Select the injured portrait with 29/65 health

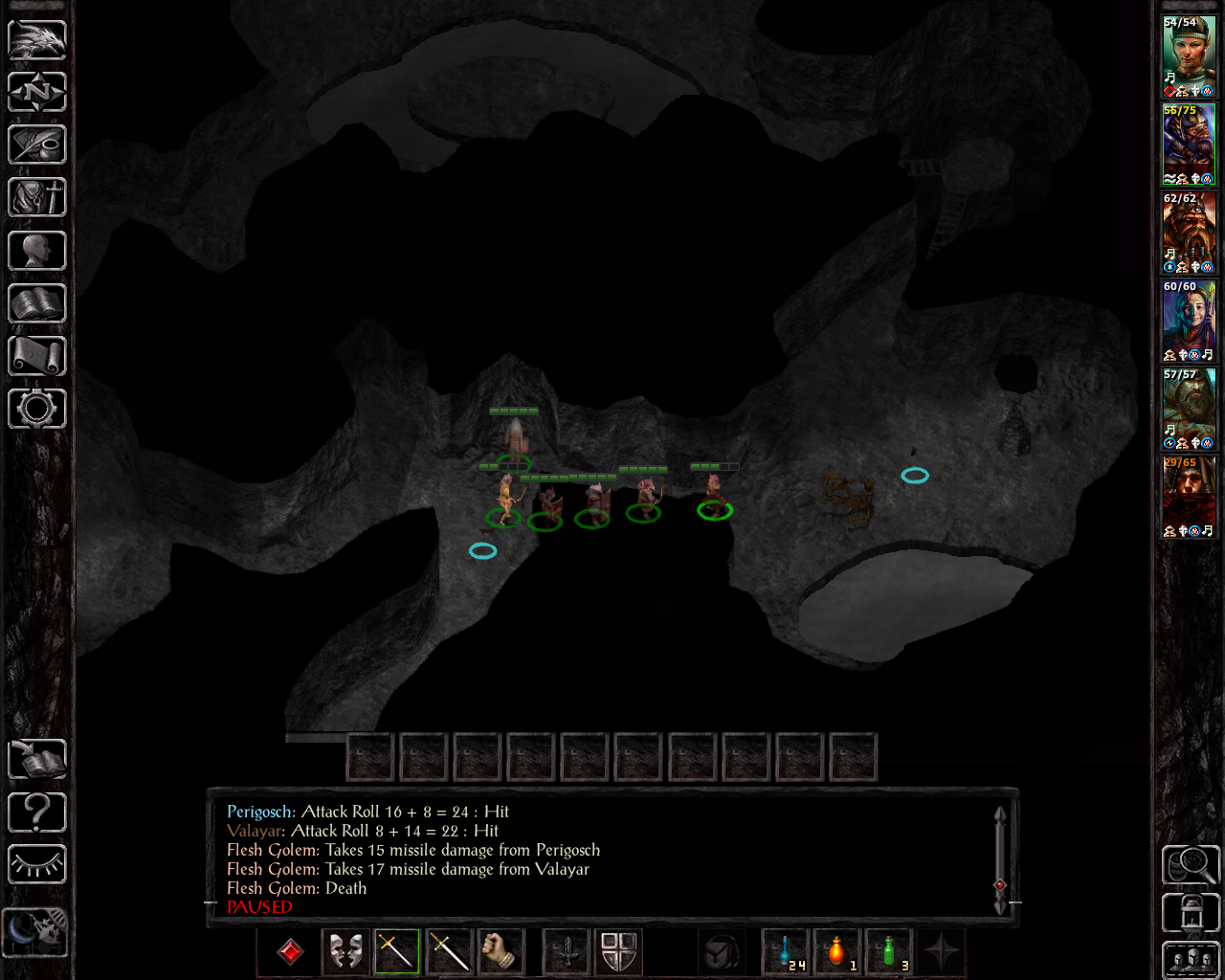point(1189,497)
